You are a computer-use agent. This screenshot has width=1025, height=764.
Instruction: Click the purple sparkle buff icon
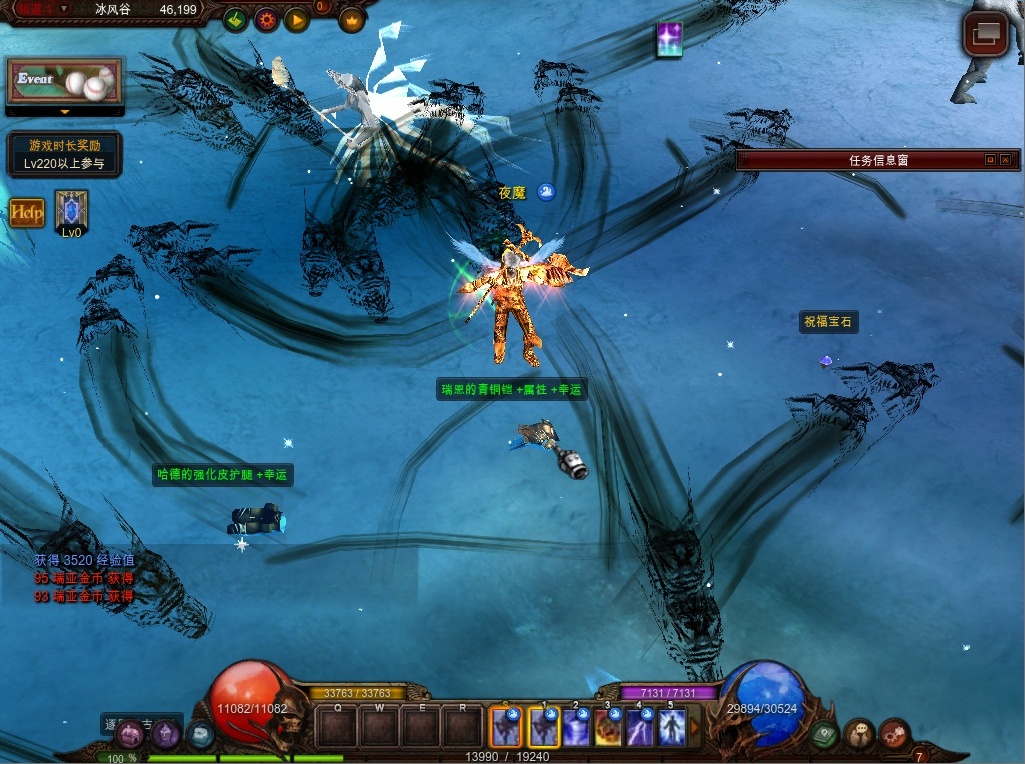click(669, 39)
